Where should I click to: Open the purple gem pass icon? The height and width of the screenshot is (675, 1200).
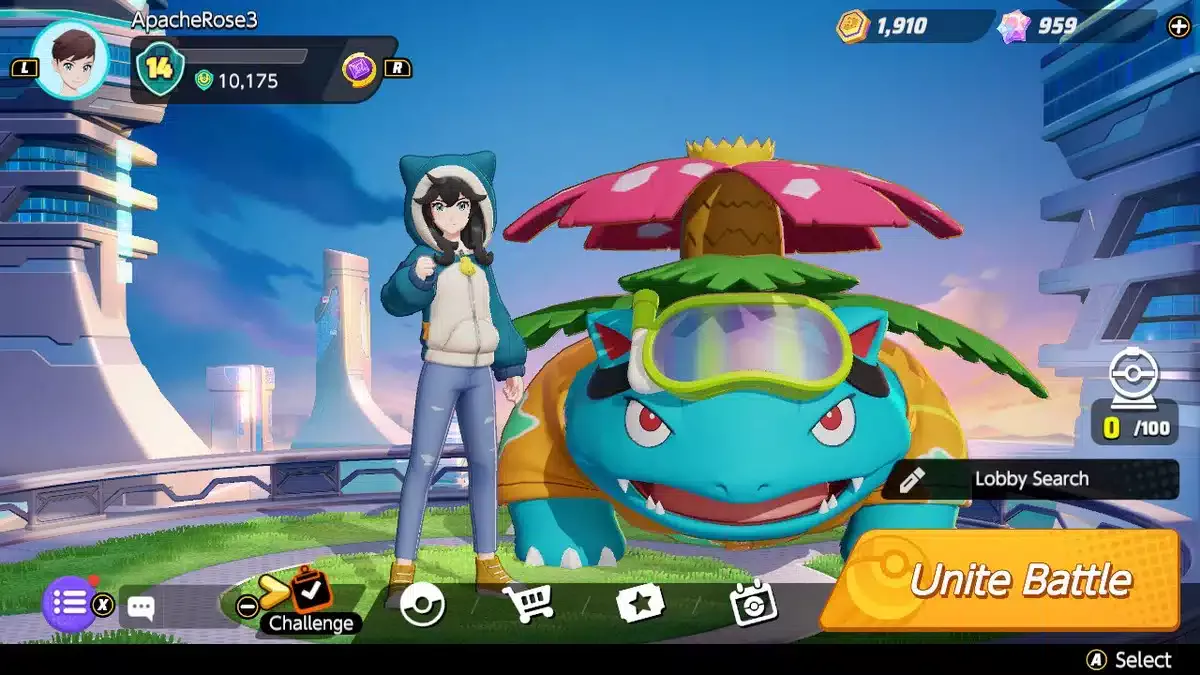click(x=359, y=69)
